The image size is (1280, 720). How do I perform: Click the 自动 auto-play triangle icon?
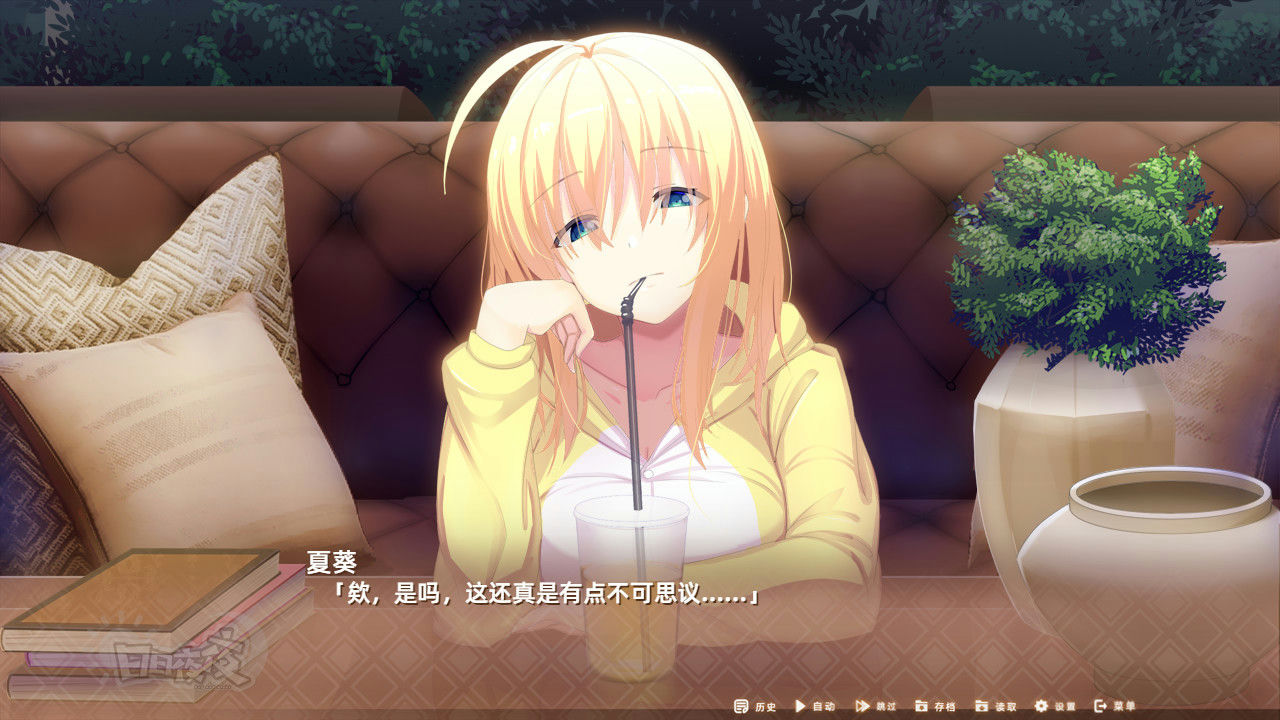click(x=799, y=707)
